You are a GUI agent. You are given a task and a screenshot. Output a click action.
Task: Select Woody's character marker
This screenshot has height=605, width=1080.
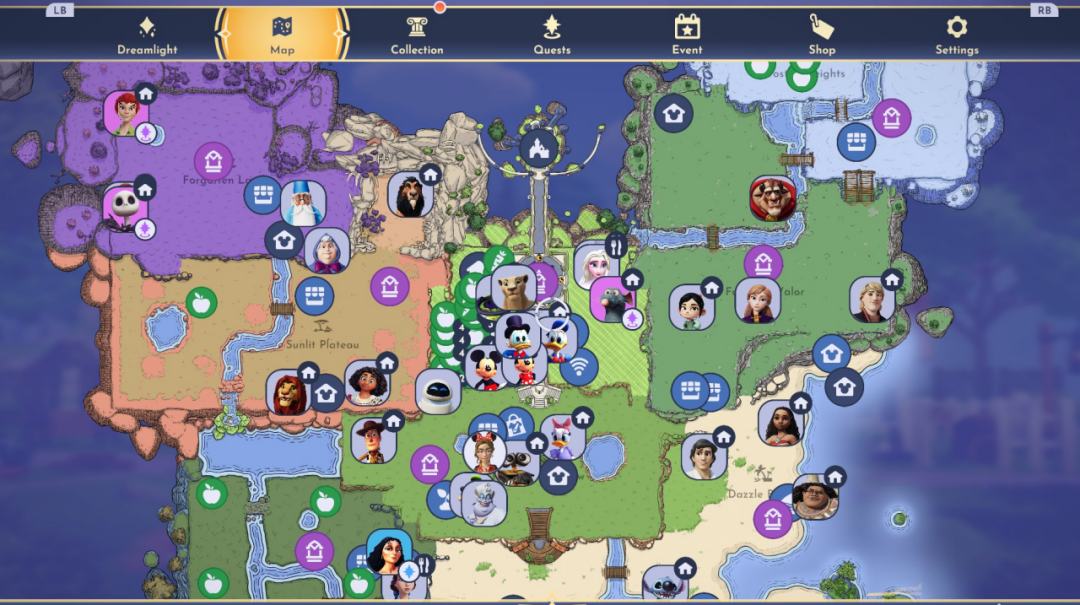(x=374, y=440)
